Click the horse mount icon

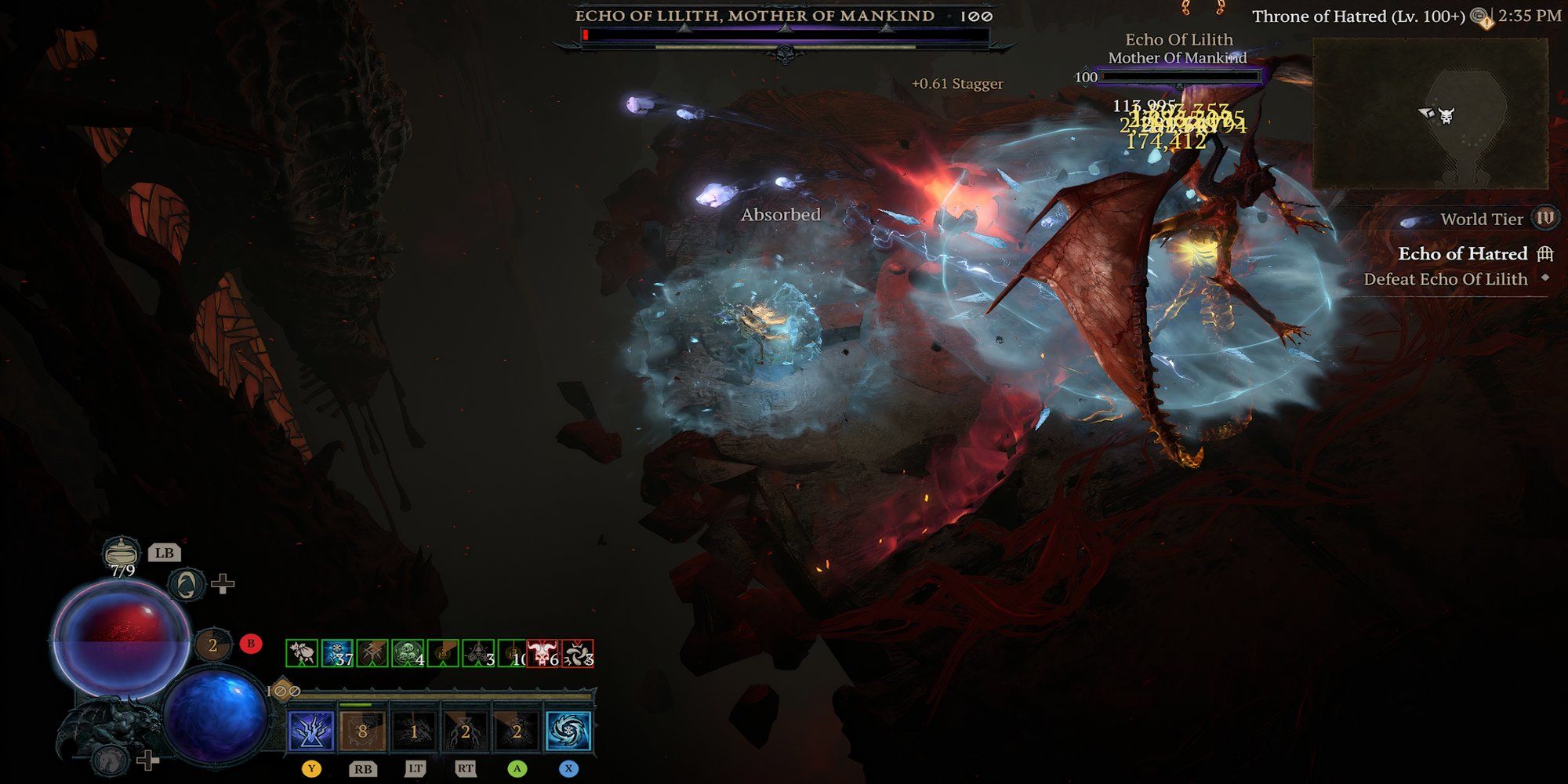pyautogui.click(x=110, y=759)
